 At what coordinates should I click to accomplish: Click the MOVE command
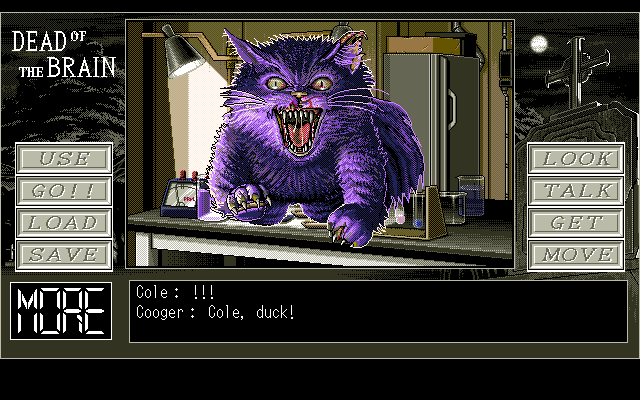(x=576, y=254)
